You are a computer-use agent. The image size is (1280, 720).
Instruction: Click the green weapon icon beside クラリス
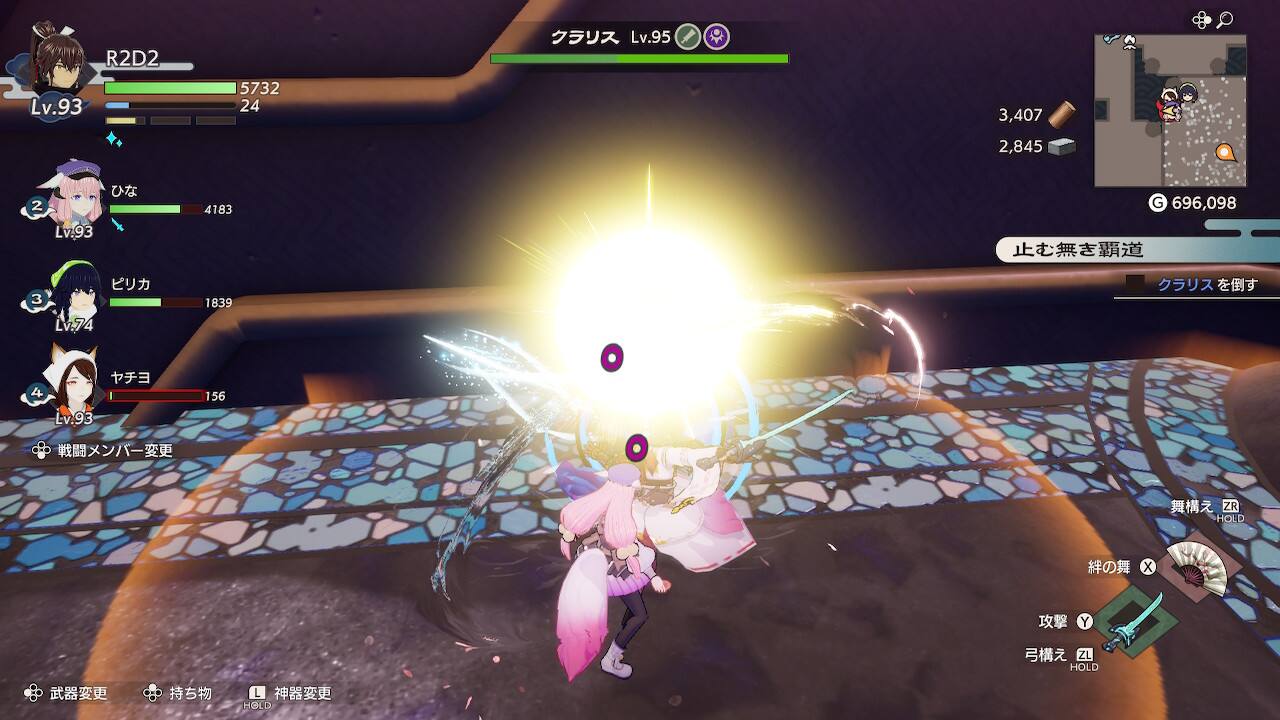coord(687,38)
